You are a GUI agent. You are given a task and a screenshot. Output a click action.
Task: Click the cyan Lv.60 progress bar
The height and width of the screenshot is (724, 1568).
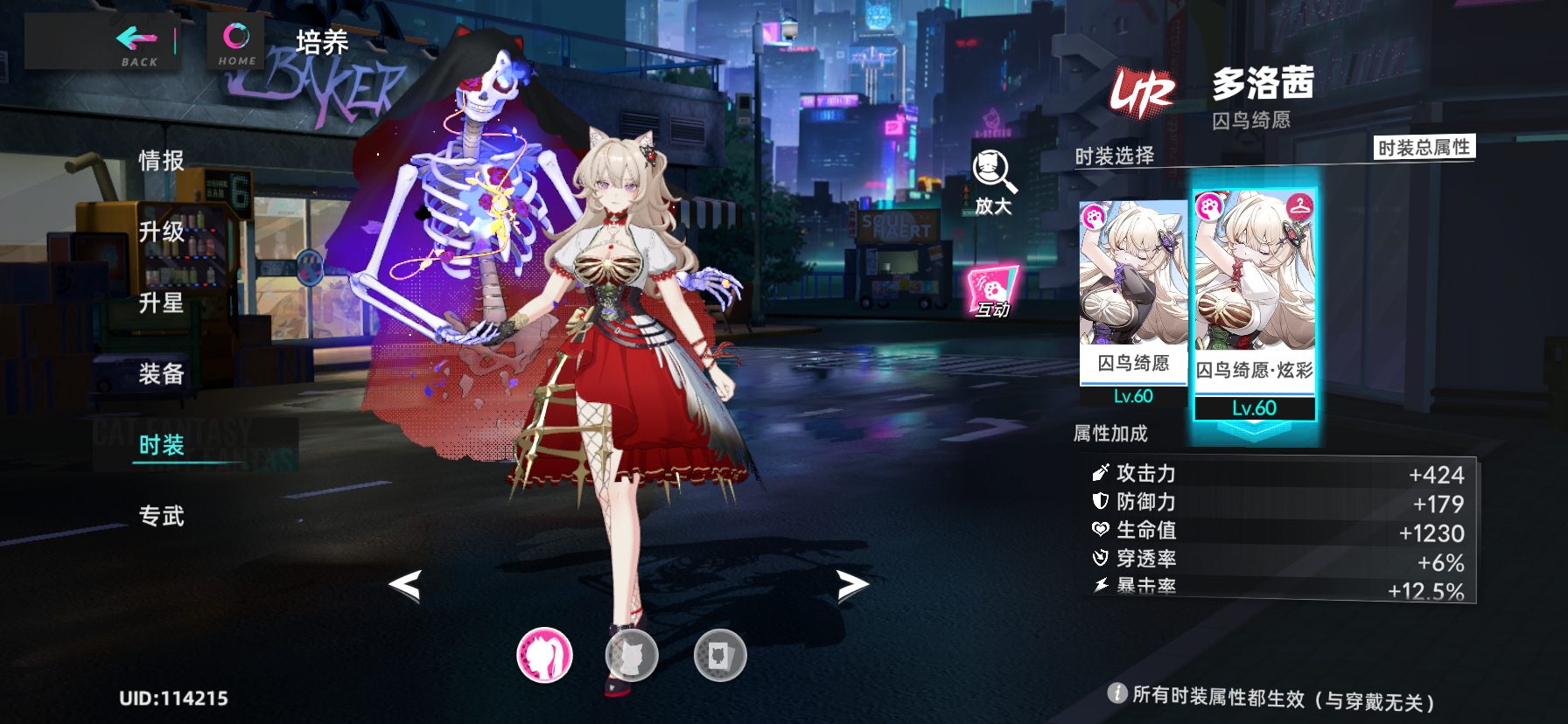coord(1255,407)
